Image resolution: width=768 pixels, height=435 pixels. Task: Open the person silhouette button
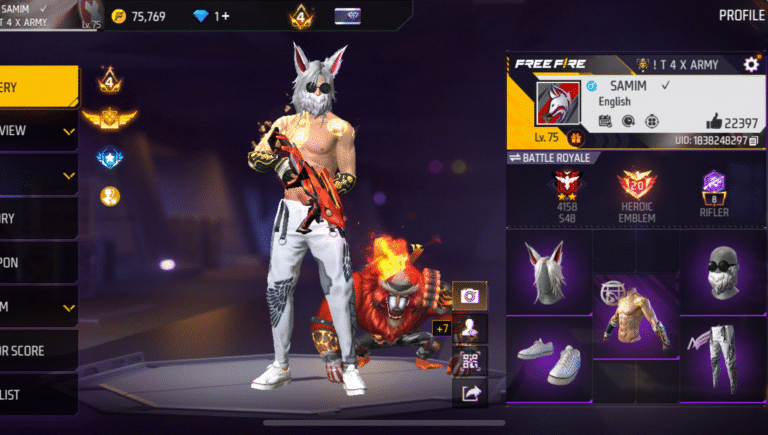469,328
